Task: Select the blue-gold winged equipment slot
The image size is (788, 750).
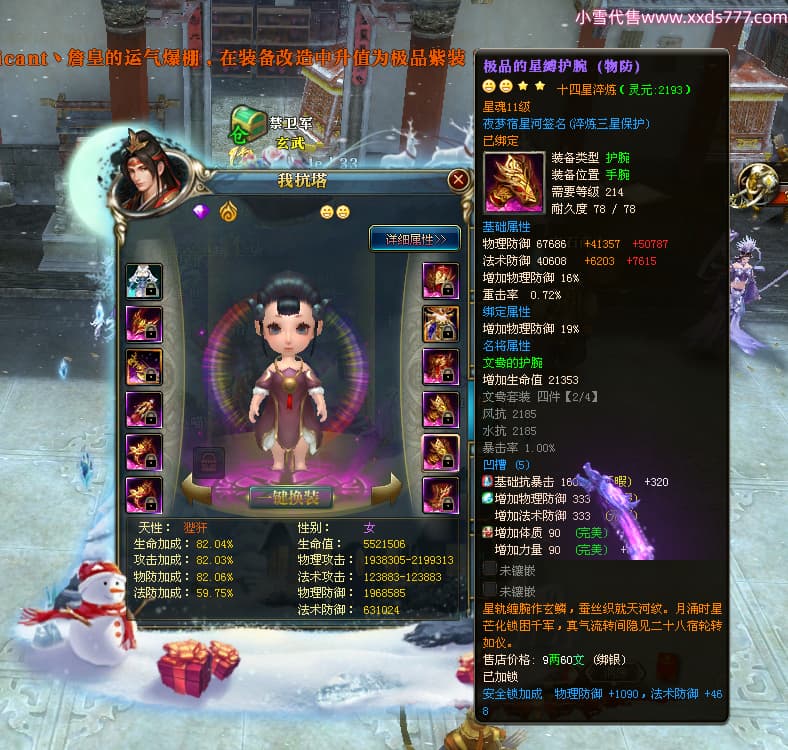Action: [441, 323]
